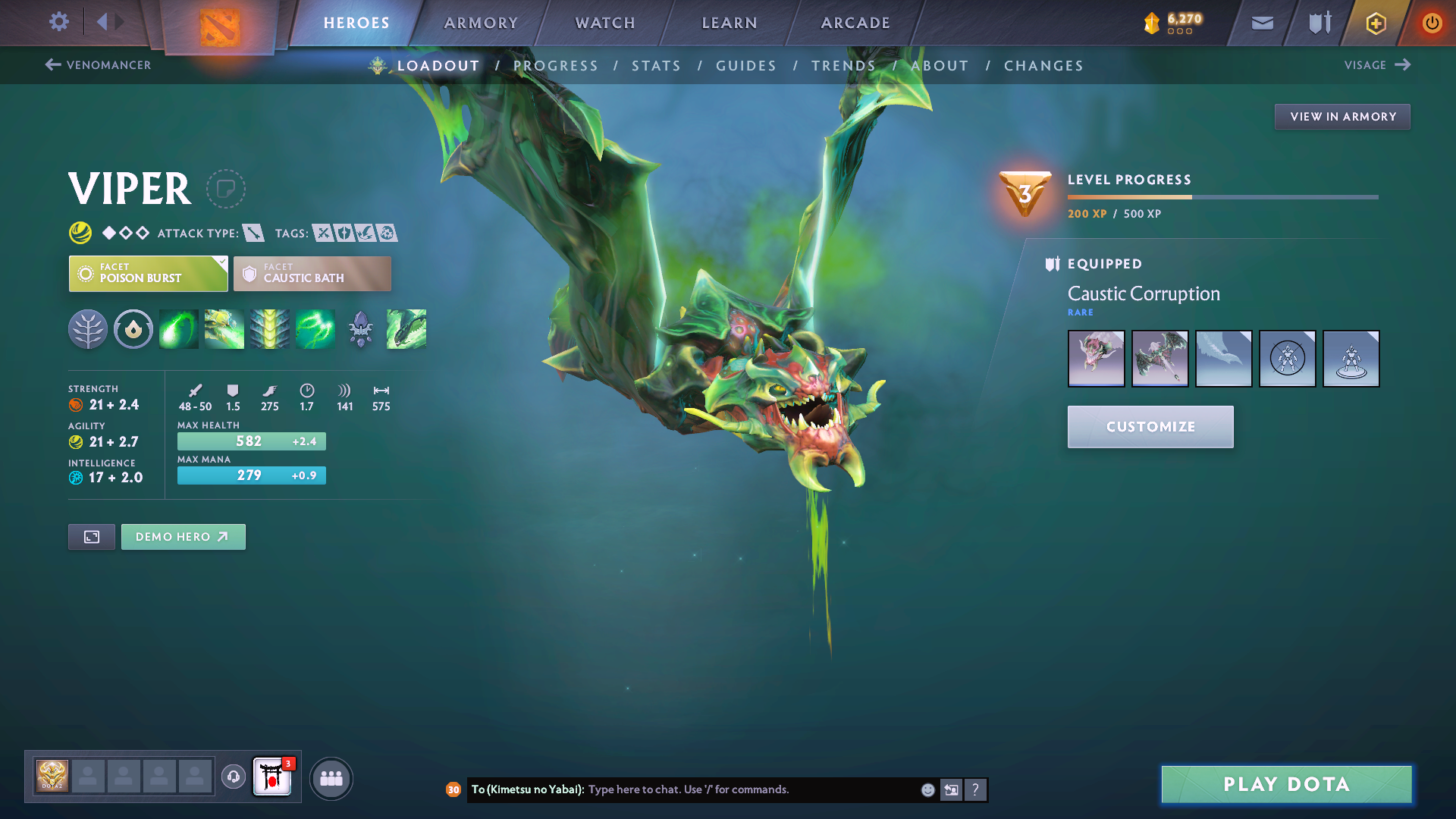Select Viper's first ability icon
Viewport: 1456px width, 819px height.
click(x=178, y=329)
